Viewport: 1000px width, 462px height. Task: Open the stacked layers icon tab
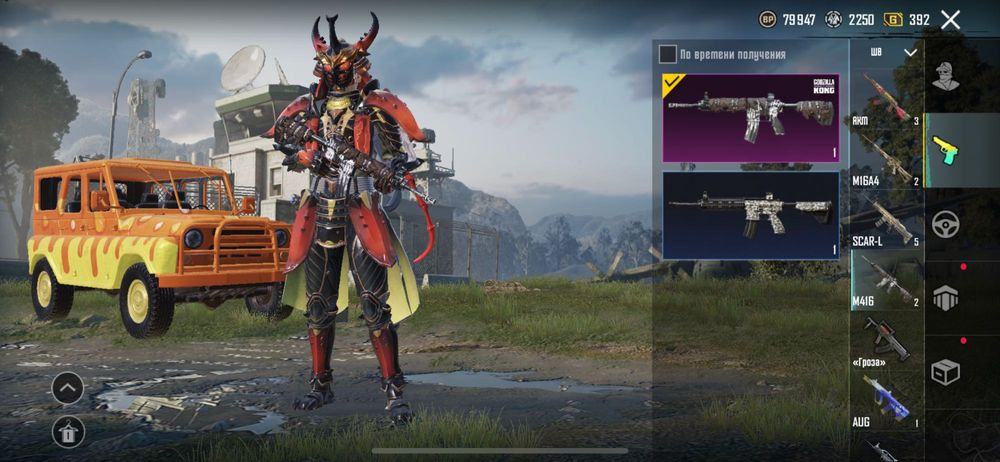click(945, 297)
